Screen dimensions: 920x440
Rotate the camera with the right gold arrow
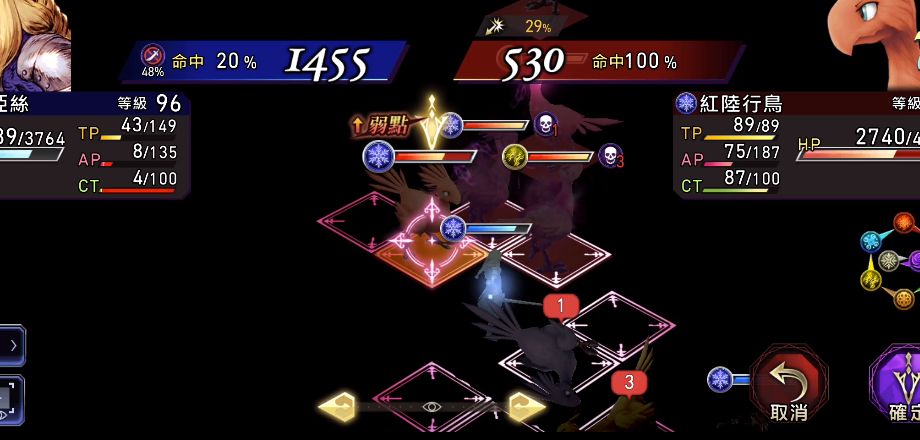[x=525, y=407]
